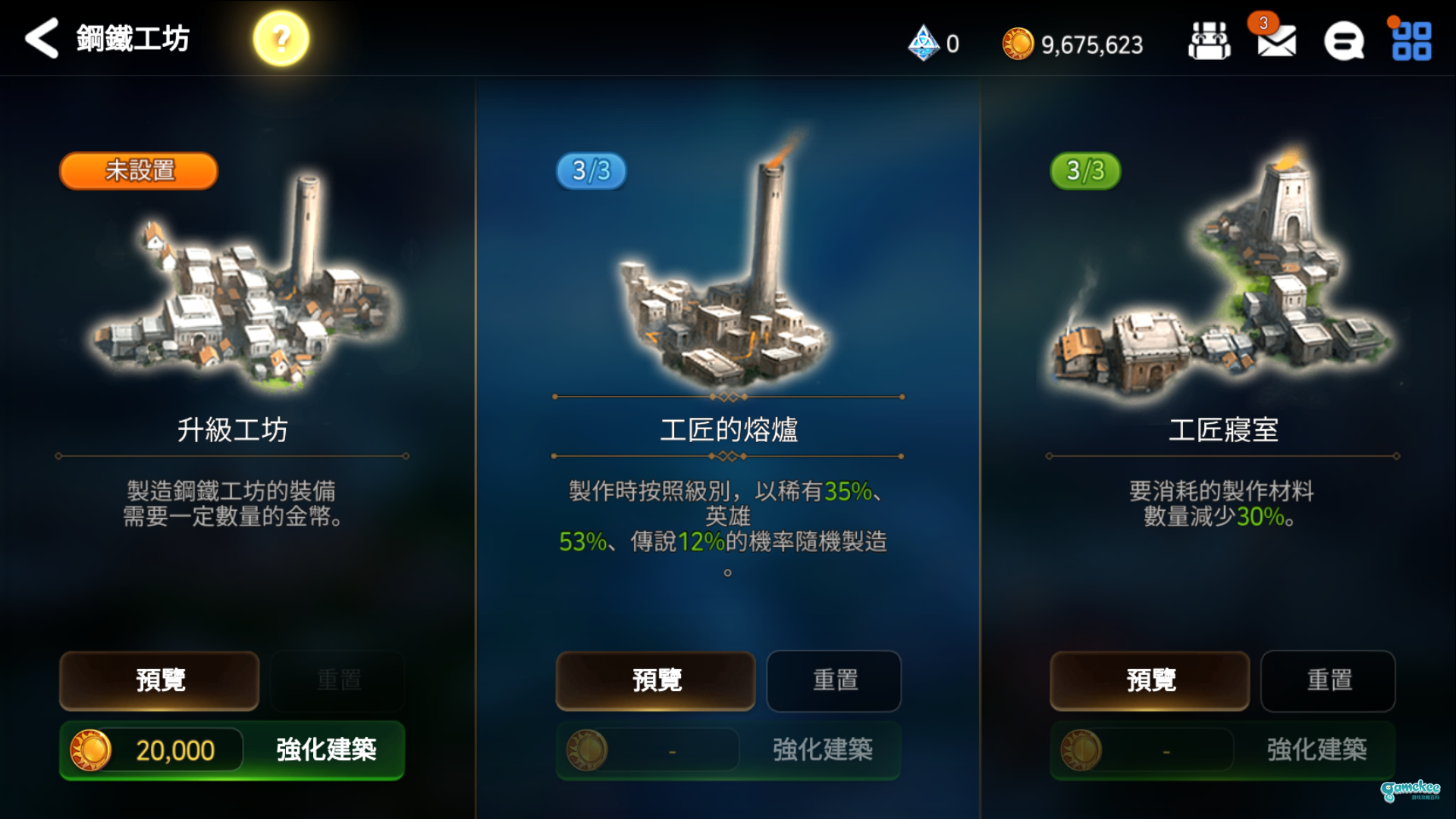The width and height of the screenshot is (1456, 819).
Task: Click the blue diamond currency icon
Action: click(x=924, y=44)
